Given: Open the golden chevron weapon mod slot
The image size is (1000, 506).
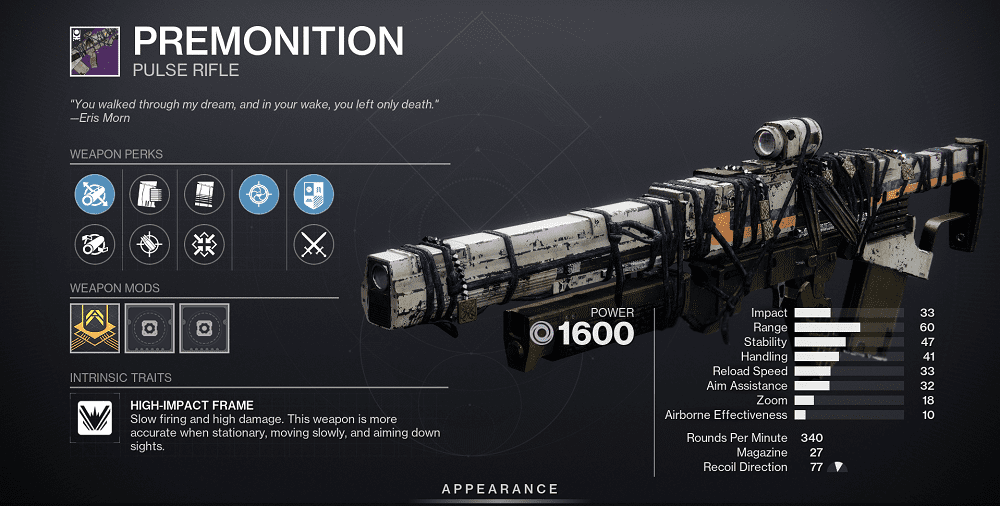Looking at the screenshot, I should click(x=95, y=328).
